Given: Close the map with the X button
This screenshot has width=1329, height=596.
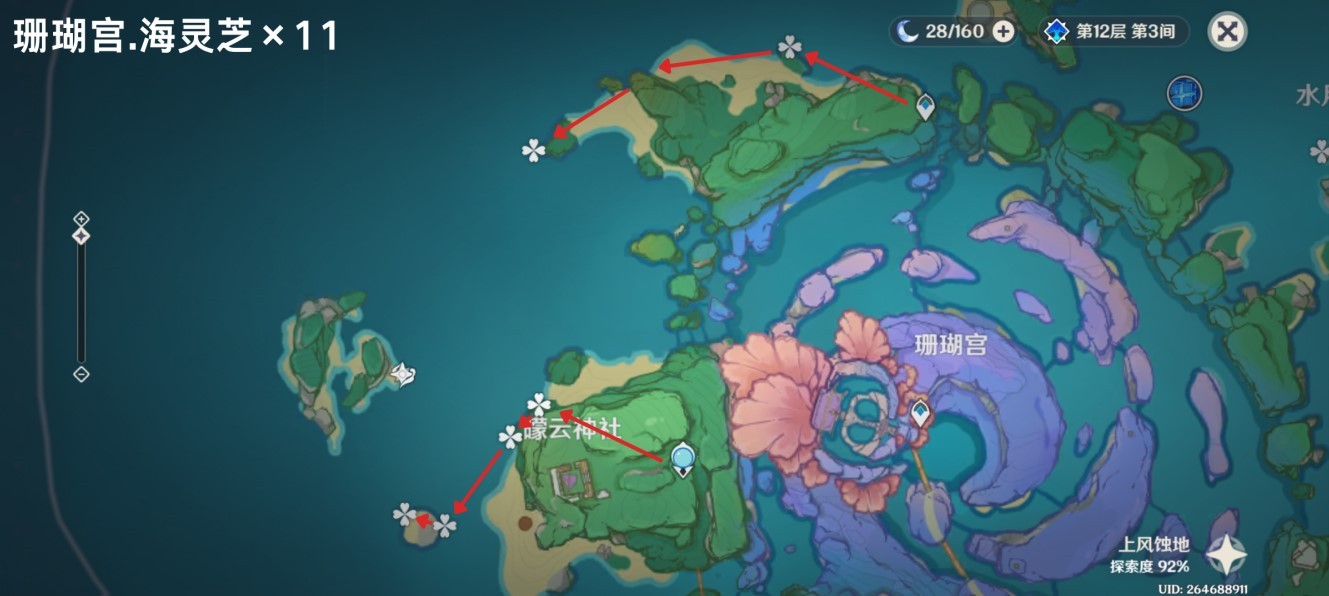Looking at the screenshot, I should click(x=1227, y=32).
